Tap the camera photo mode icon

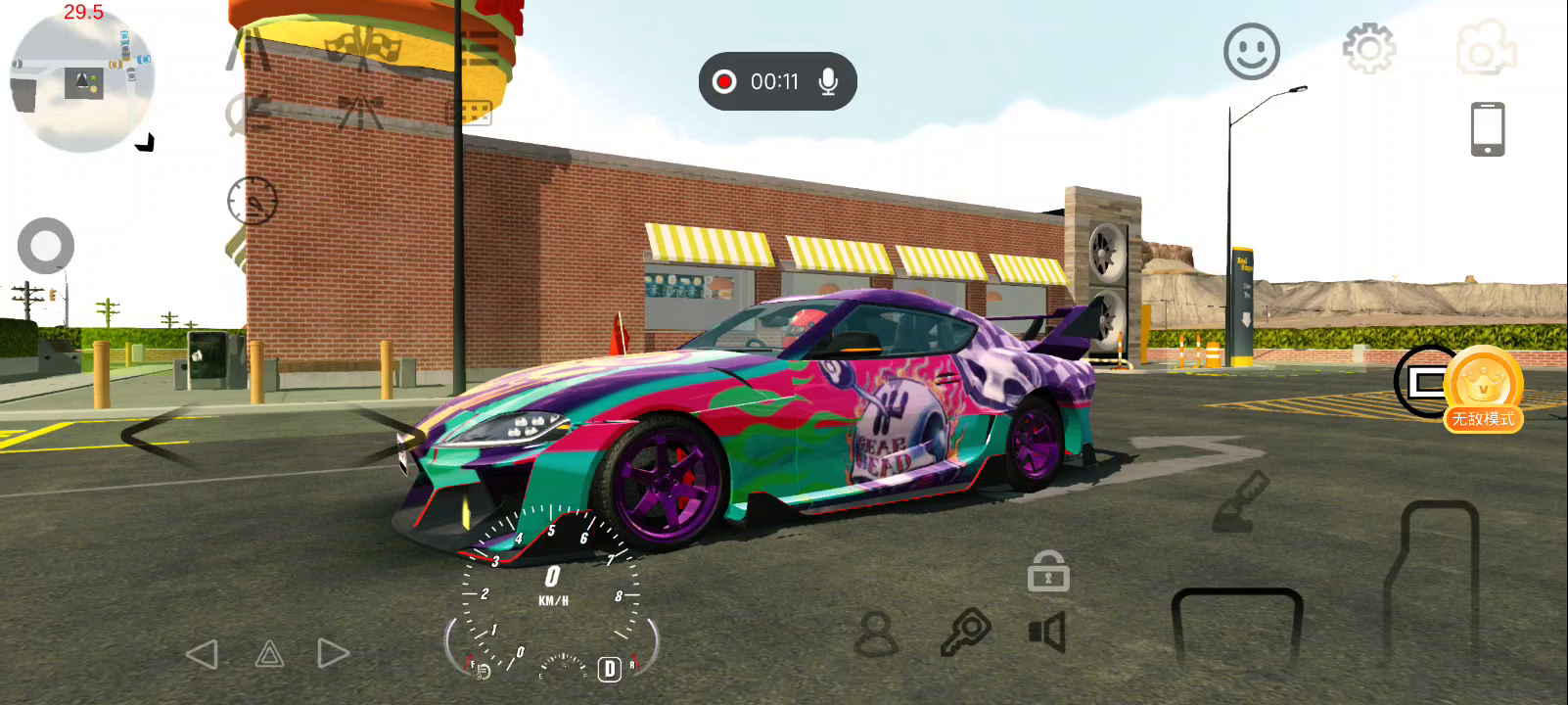[x=1486, y=48]
